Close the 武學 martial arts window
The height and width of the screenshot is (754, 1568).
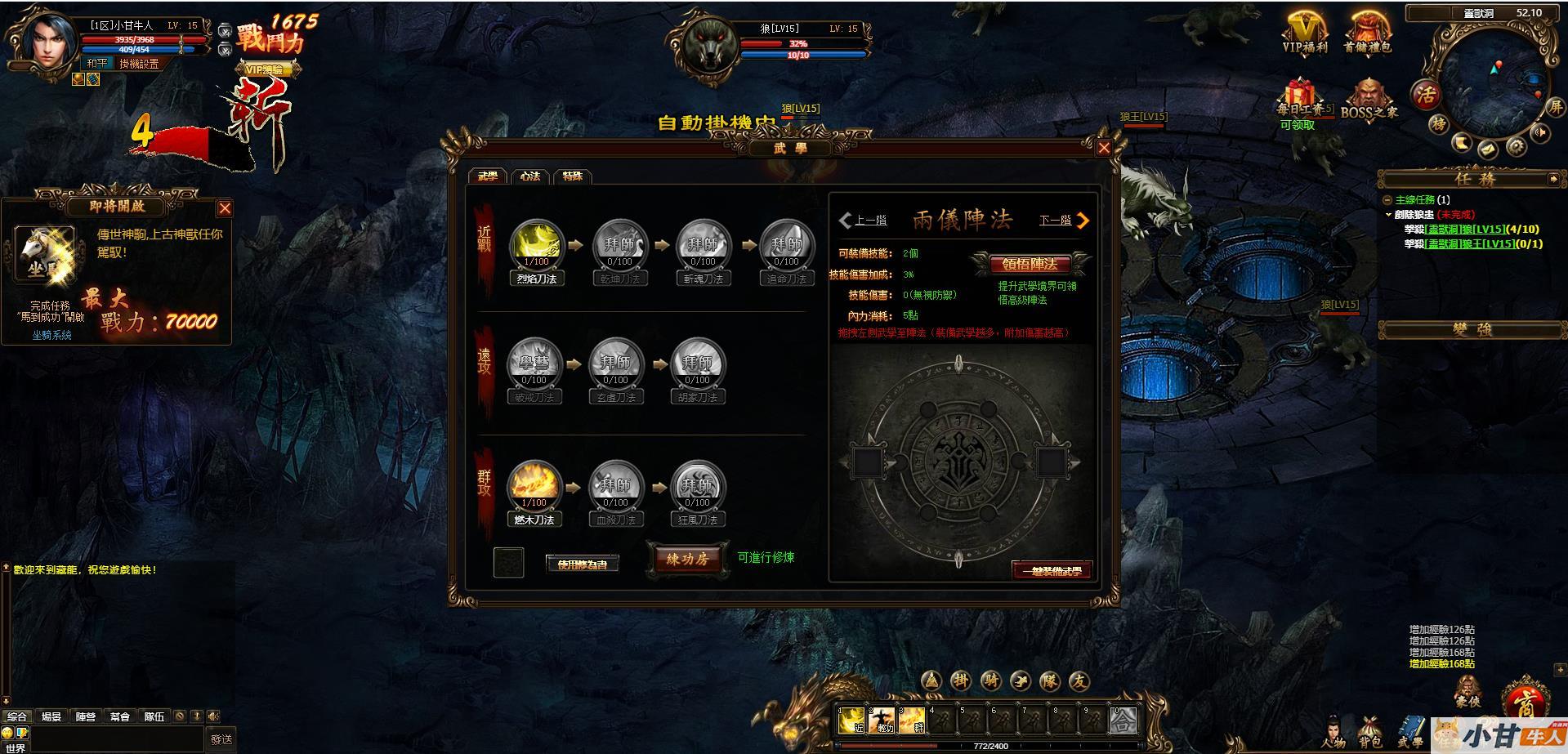tap(1104, 148)
